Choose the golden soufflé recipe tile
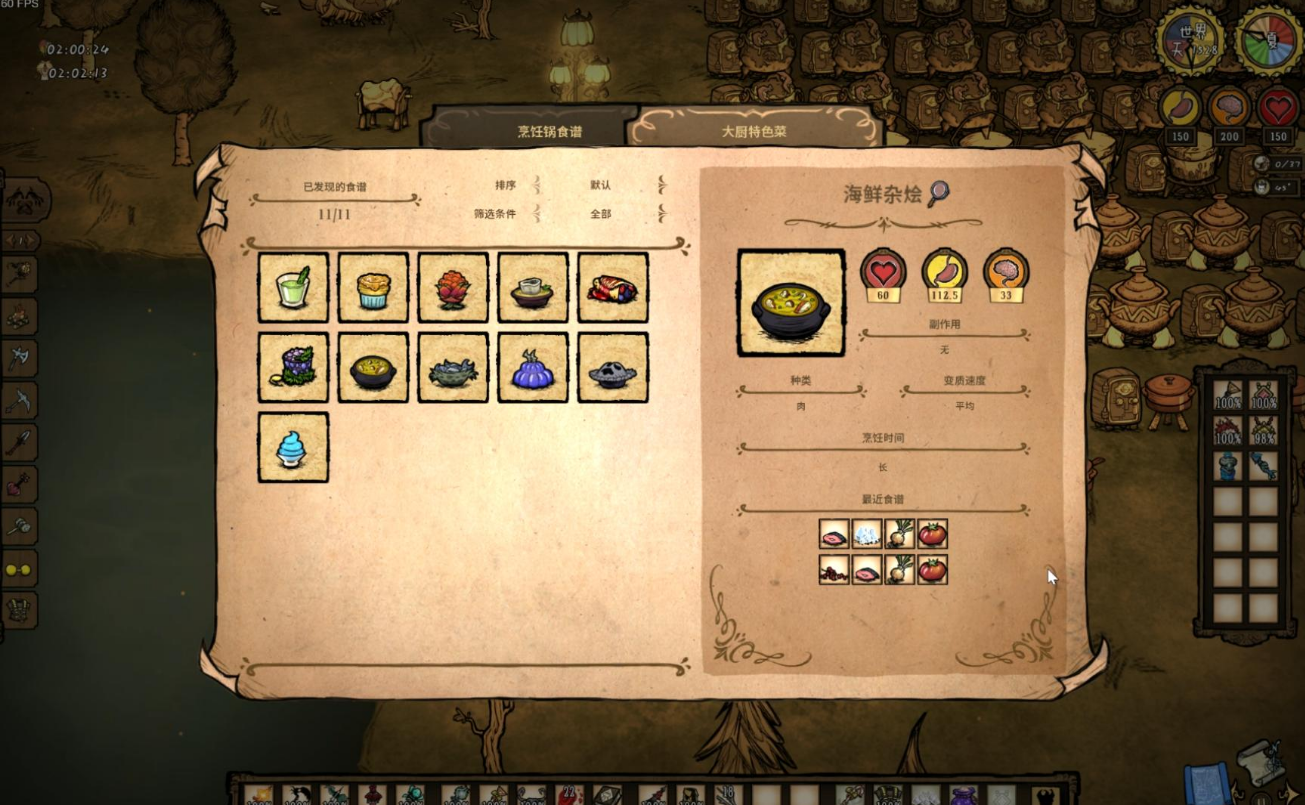The image size is (1305, 805). (x=373, y=287)
